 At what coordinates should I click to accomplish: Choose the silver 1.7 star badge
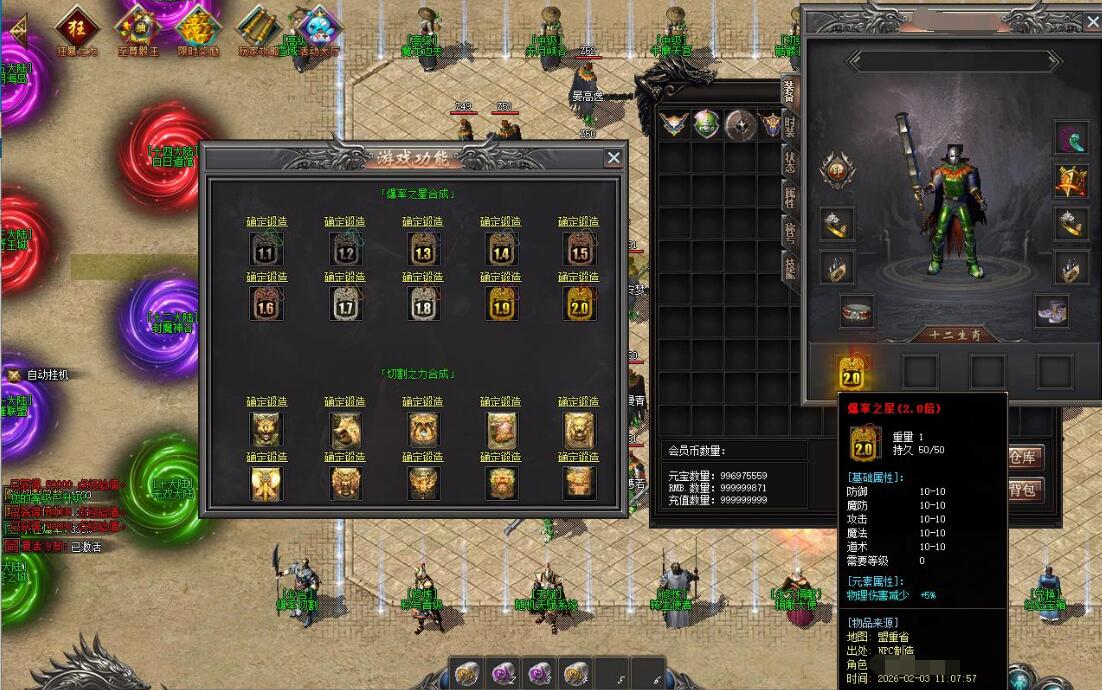[x=345, y=303]
